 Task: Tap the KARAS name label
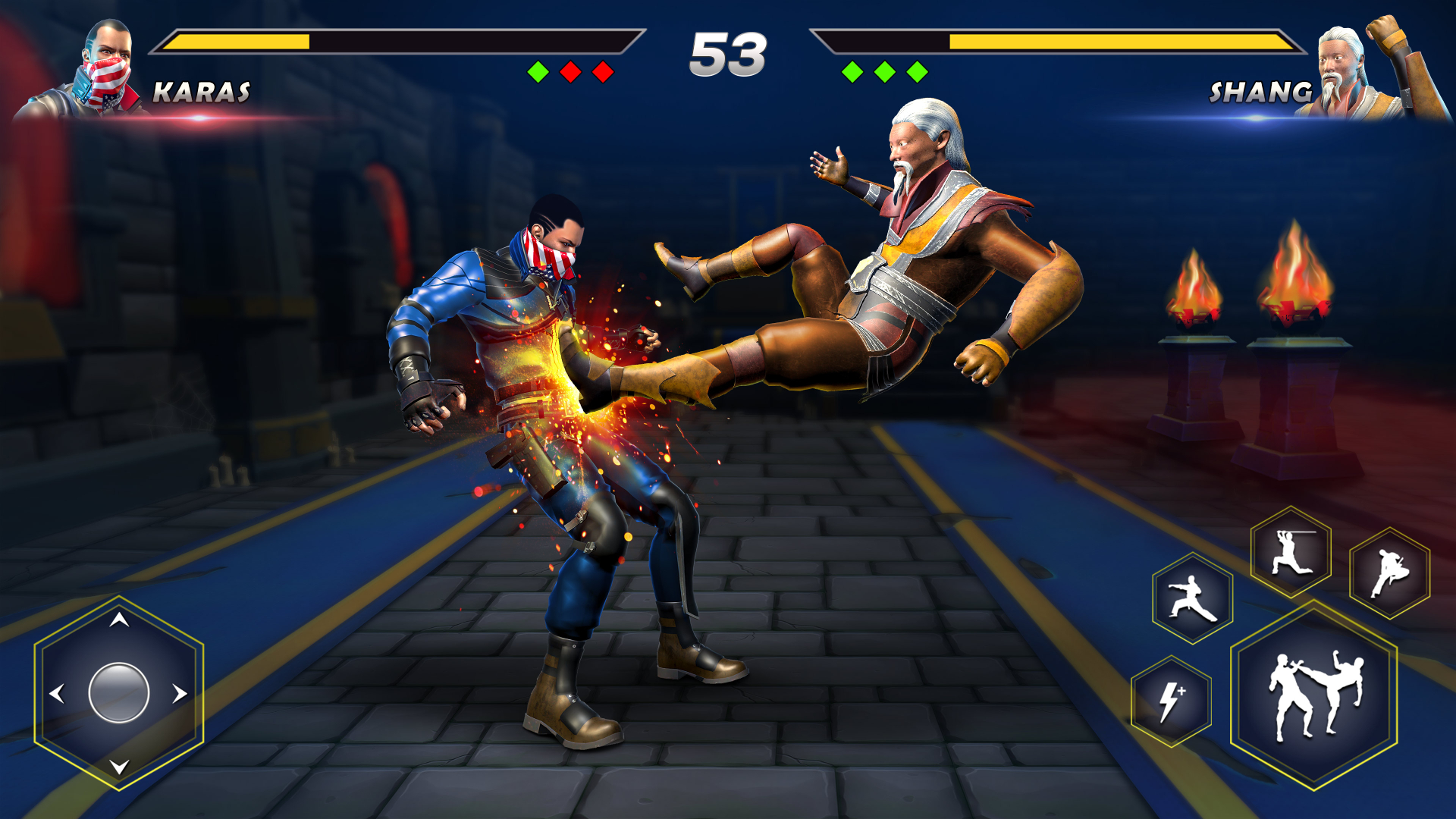(x=202, y=92)
